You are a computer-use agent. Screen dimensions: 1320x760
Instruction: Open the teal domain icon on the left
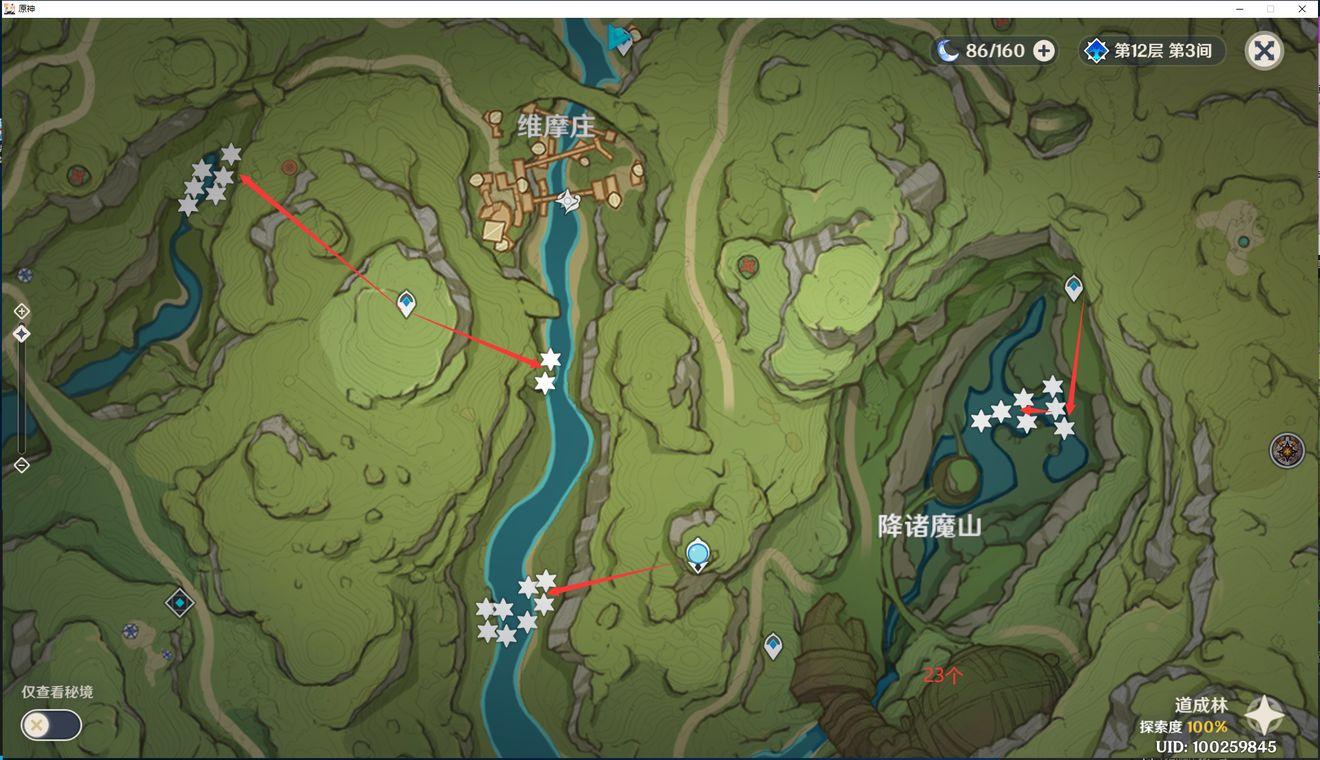[178, 602]
